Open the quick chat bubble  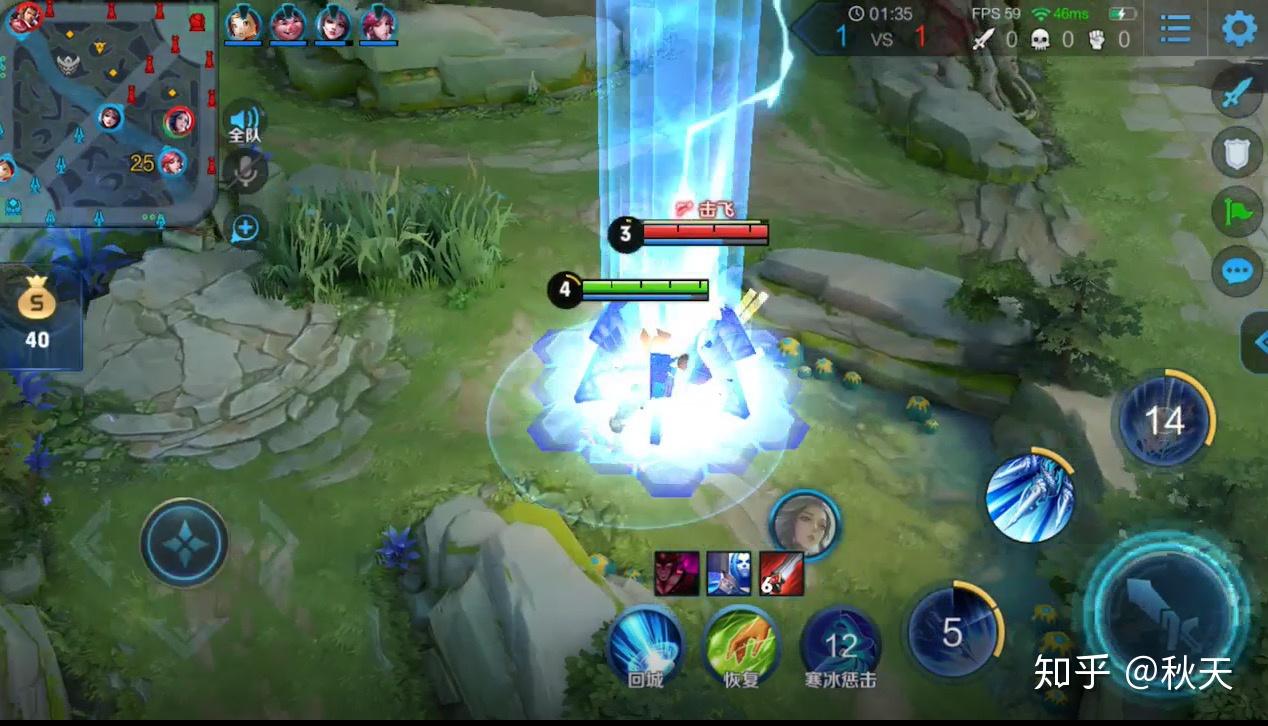point(1238,270)
